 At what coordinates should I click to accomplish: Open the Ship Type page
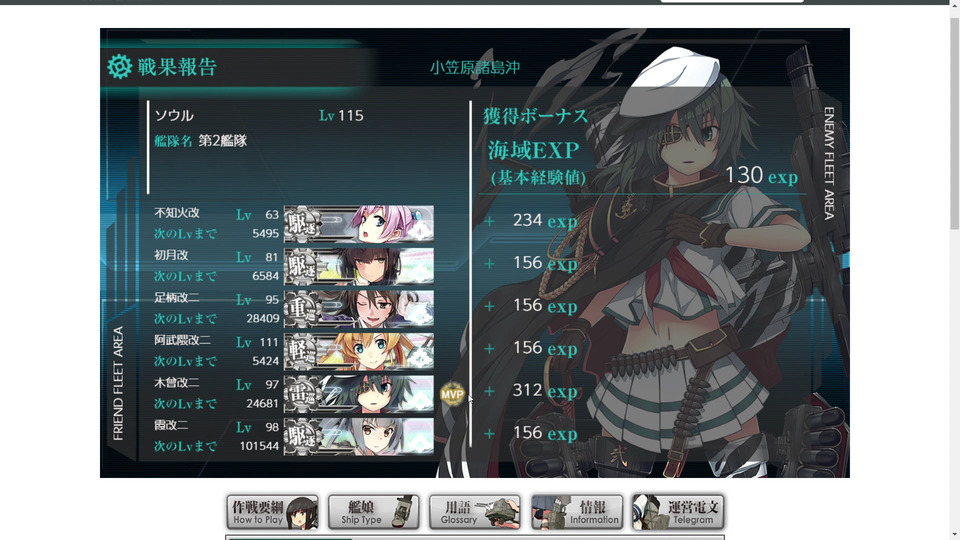click(x=374, y=512)
